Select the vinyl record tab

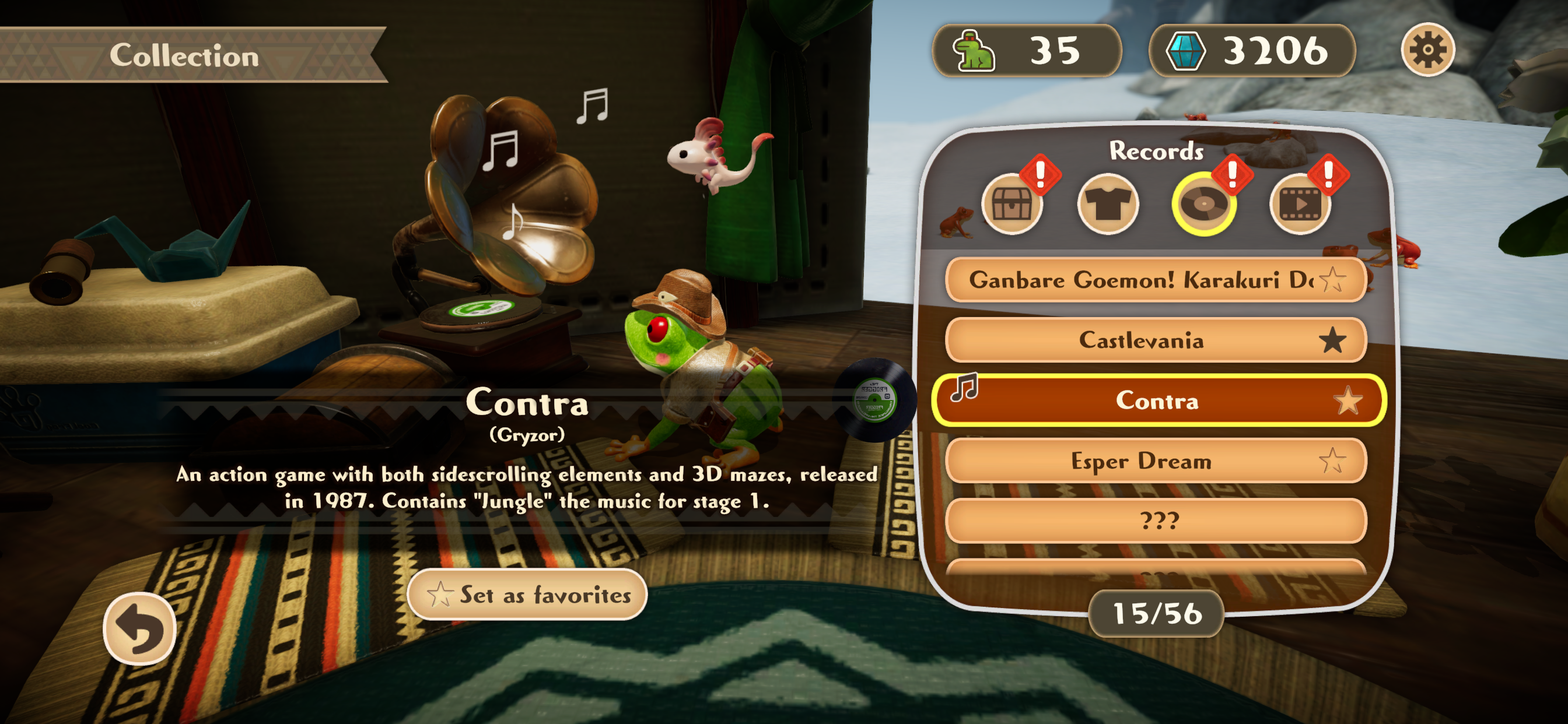point(1203,205)
